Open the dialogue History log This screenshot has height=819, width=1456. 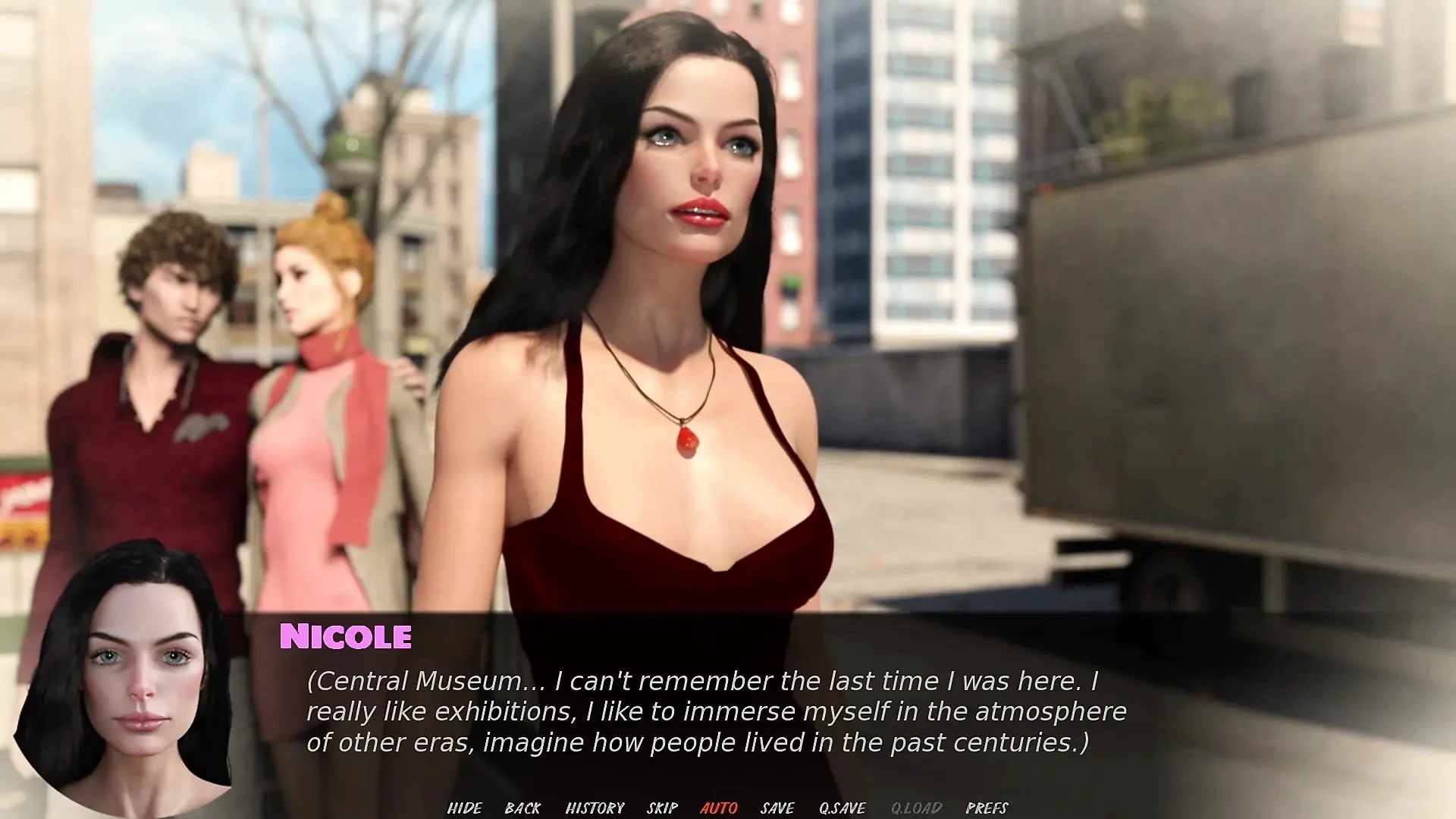595,808
